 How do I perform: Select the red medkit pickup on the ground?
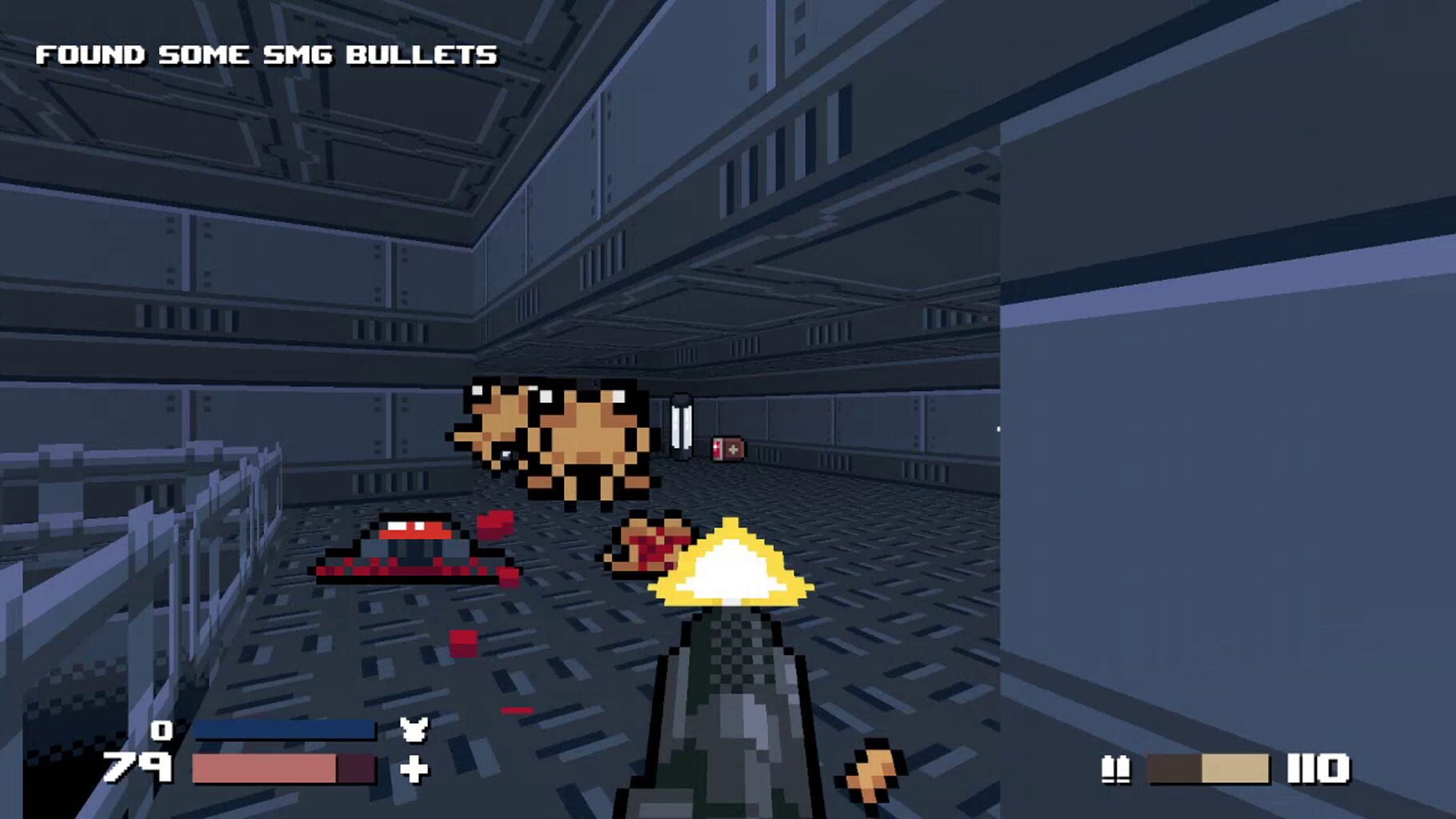pos(730,448)
